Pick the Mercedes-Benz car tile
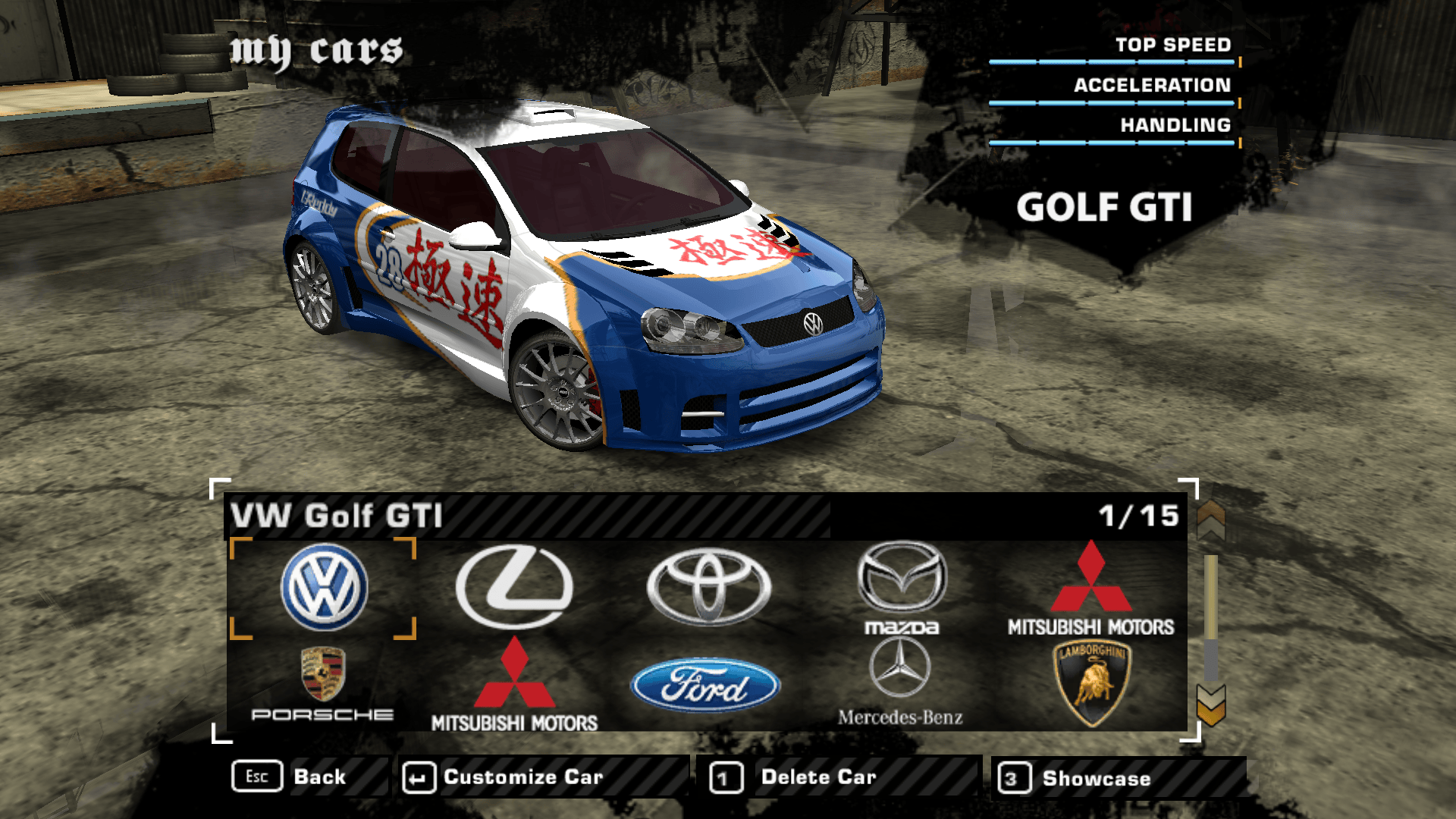 [x=900, y=681]
